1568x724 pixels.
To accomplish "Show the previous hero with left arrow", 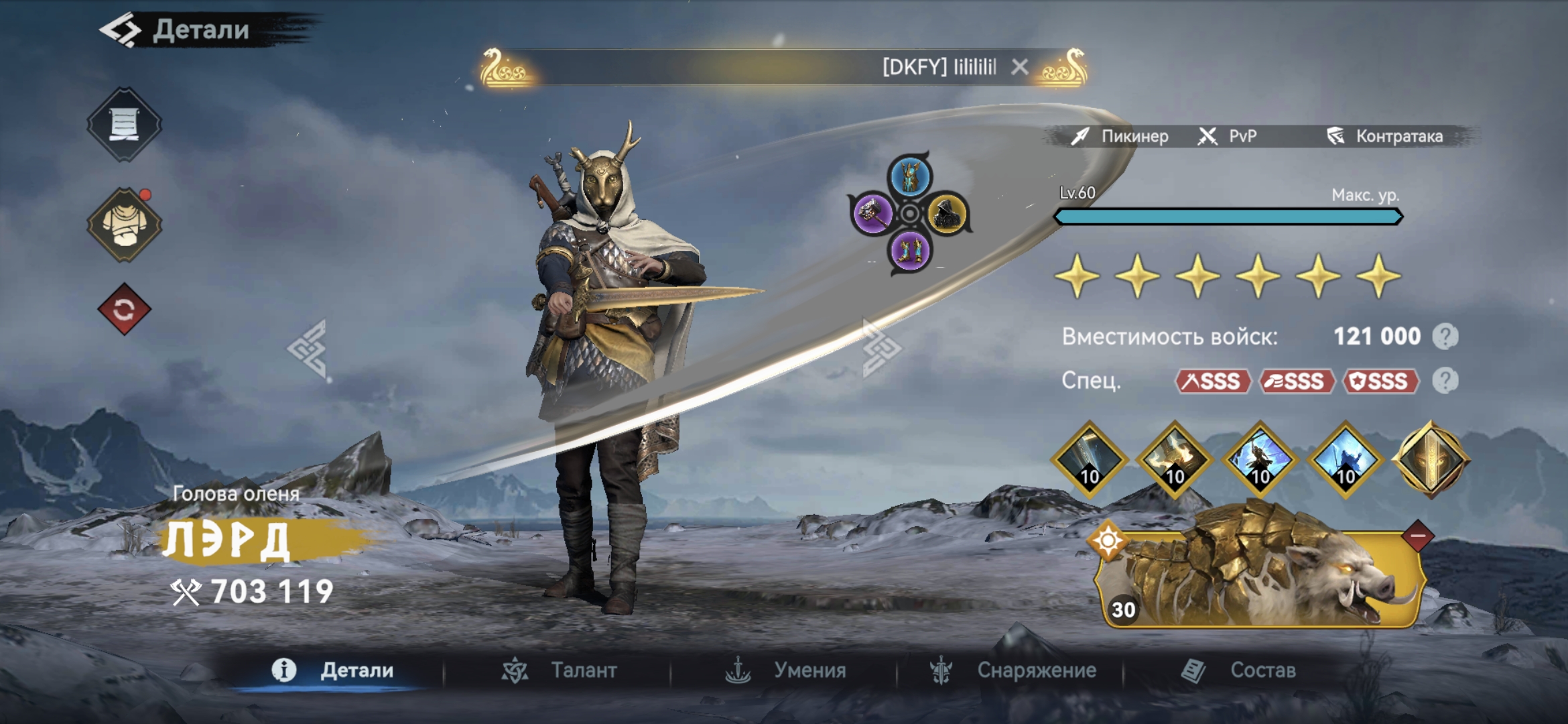I will (x=308, y=349).
